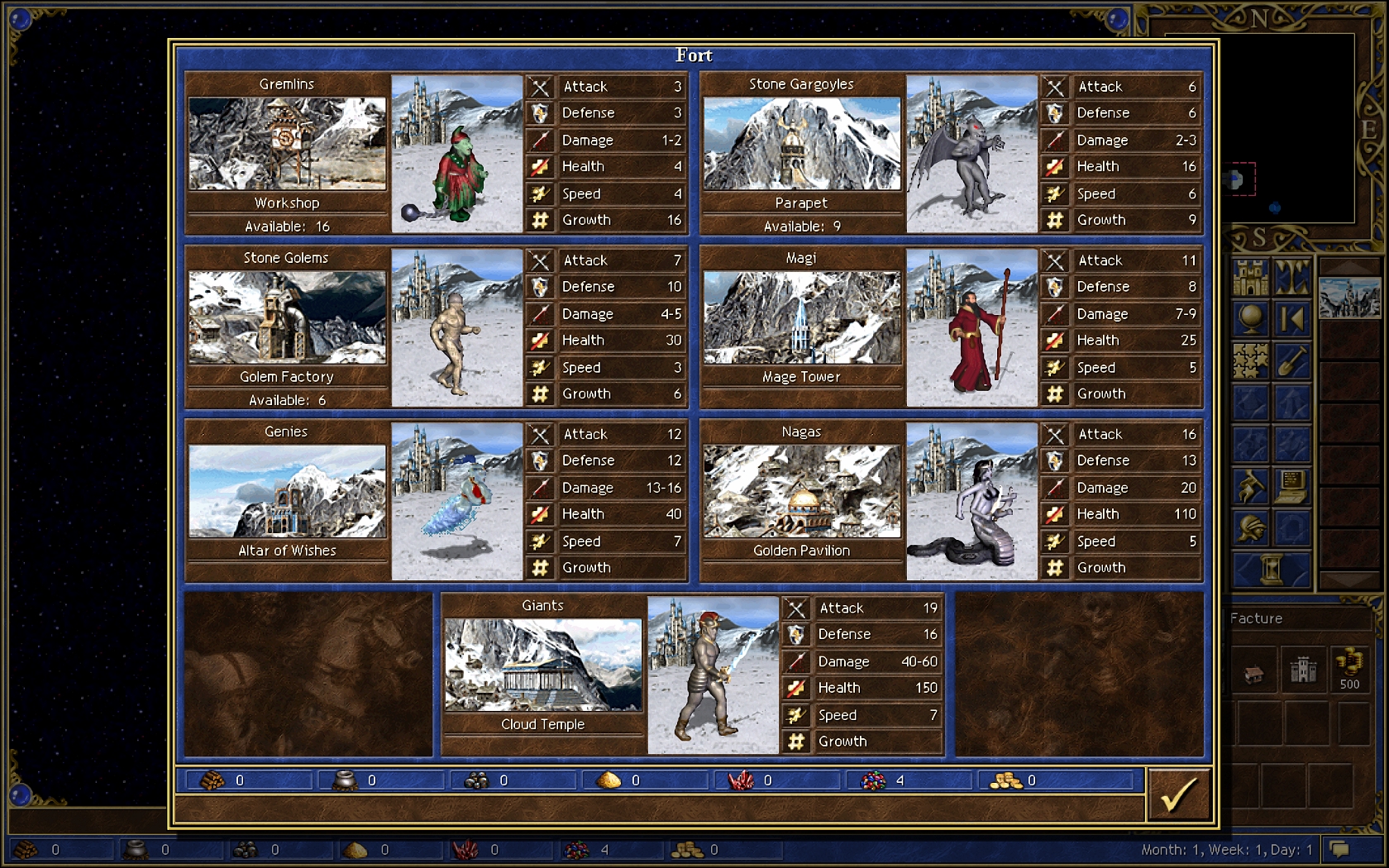This screenshot has width=1389, height=868.
Task: Click the Altar of Wishes picture
Action: click(x=287, y=491)
